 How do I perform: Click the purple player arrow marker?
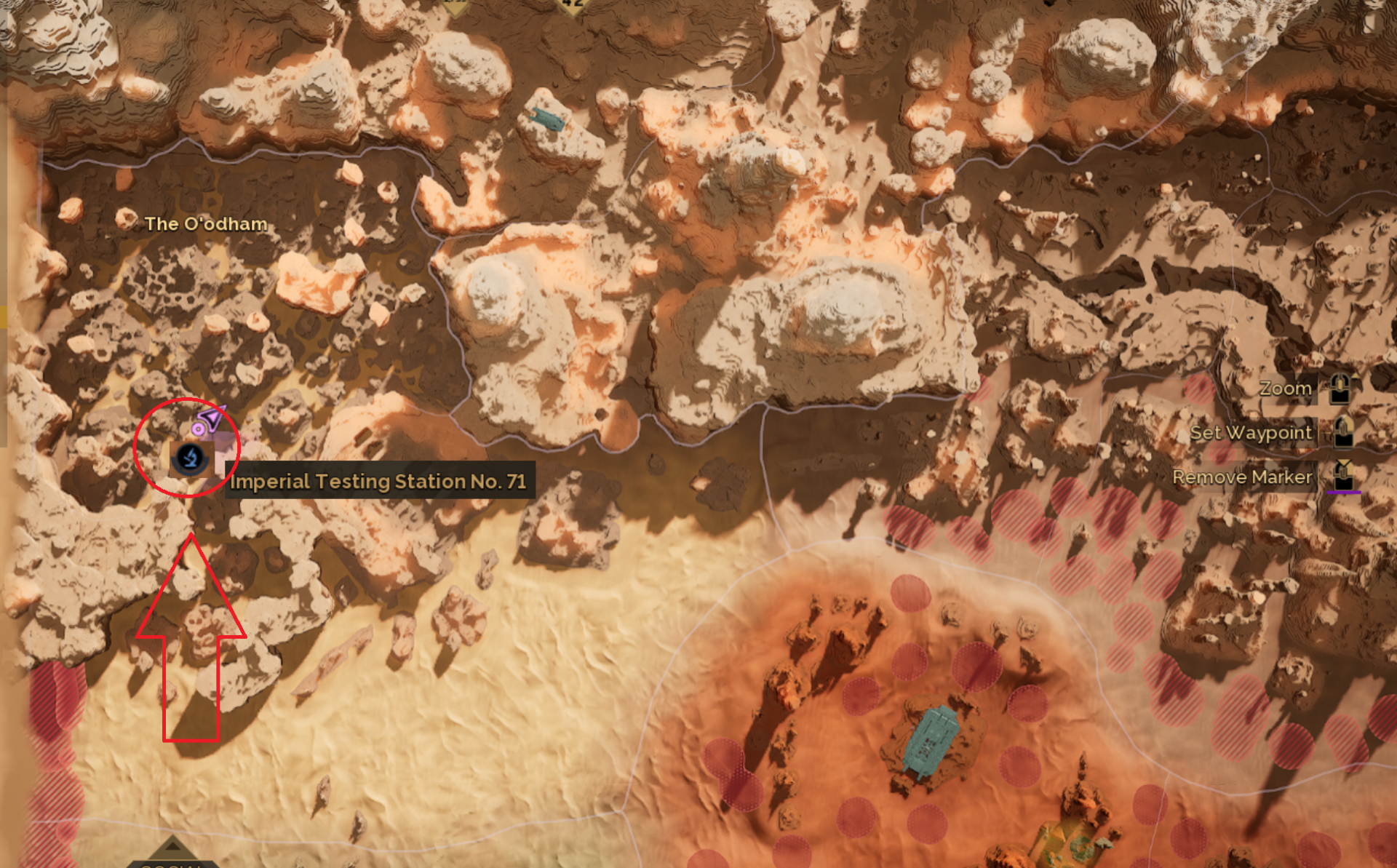click(212, 418)
